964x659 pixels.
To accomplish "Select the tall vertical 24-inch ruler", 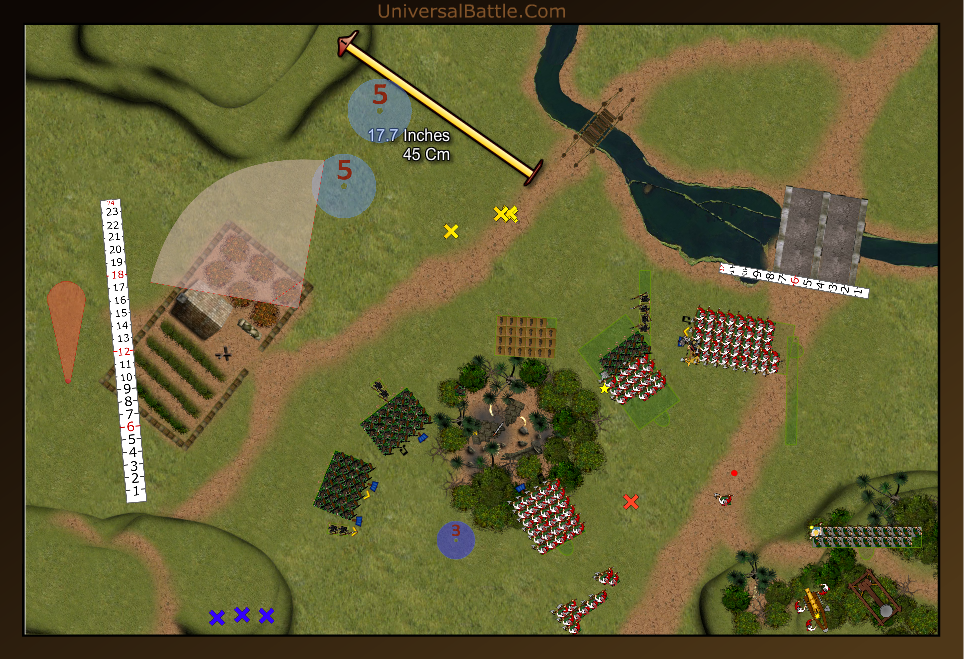I will click(x=123, y=350).
